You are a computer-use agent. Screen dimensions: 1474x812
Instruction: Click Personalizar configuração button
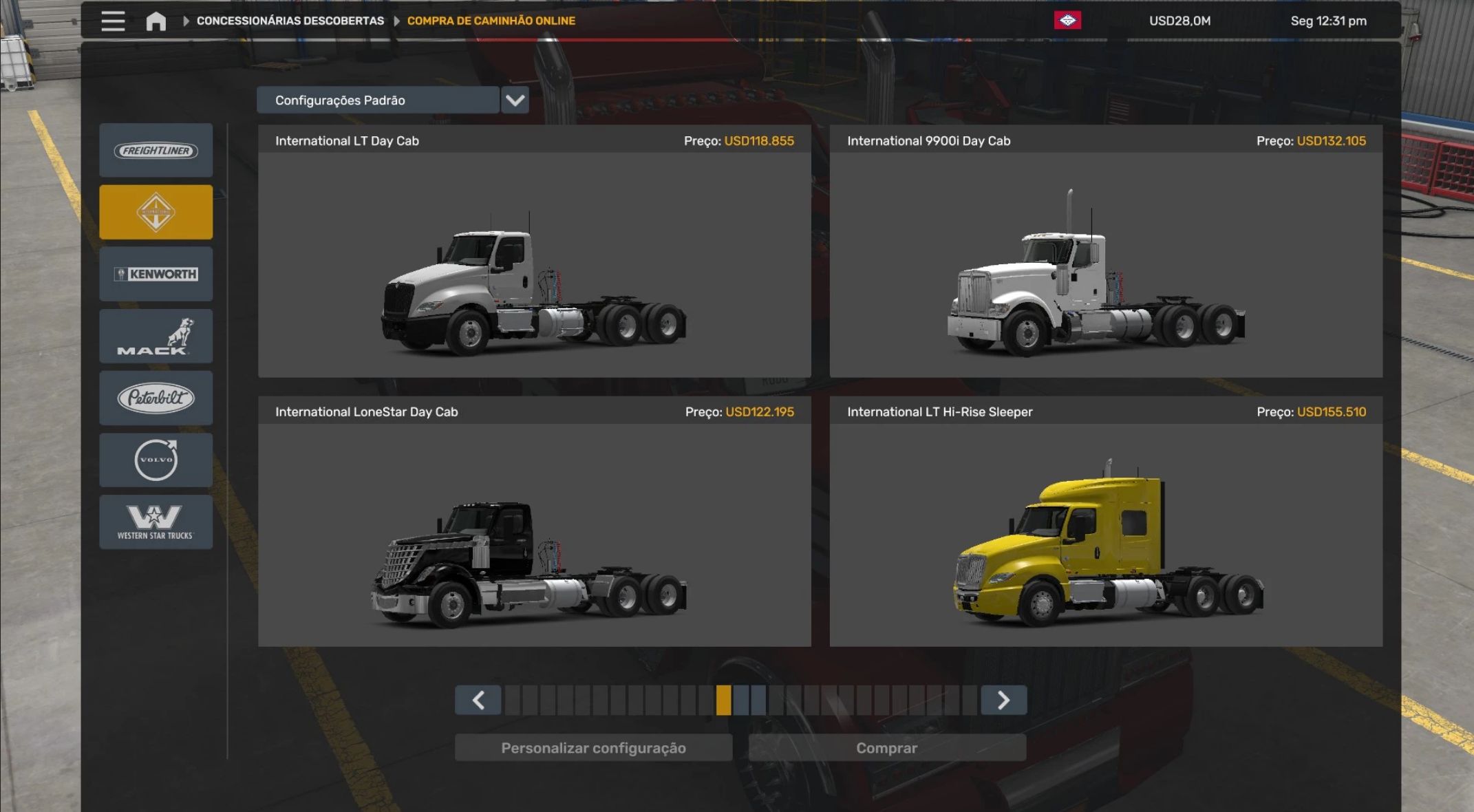[593, 748]
